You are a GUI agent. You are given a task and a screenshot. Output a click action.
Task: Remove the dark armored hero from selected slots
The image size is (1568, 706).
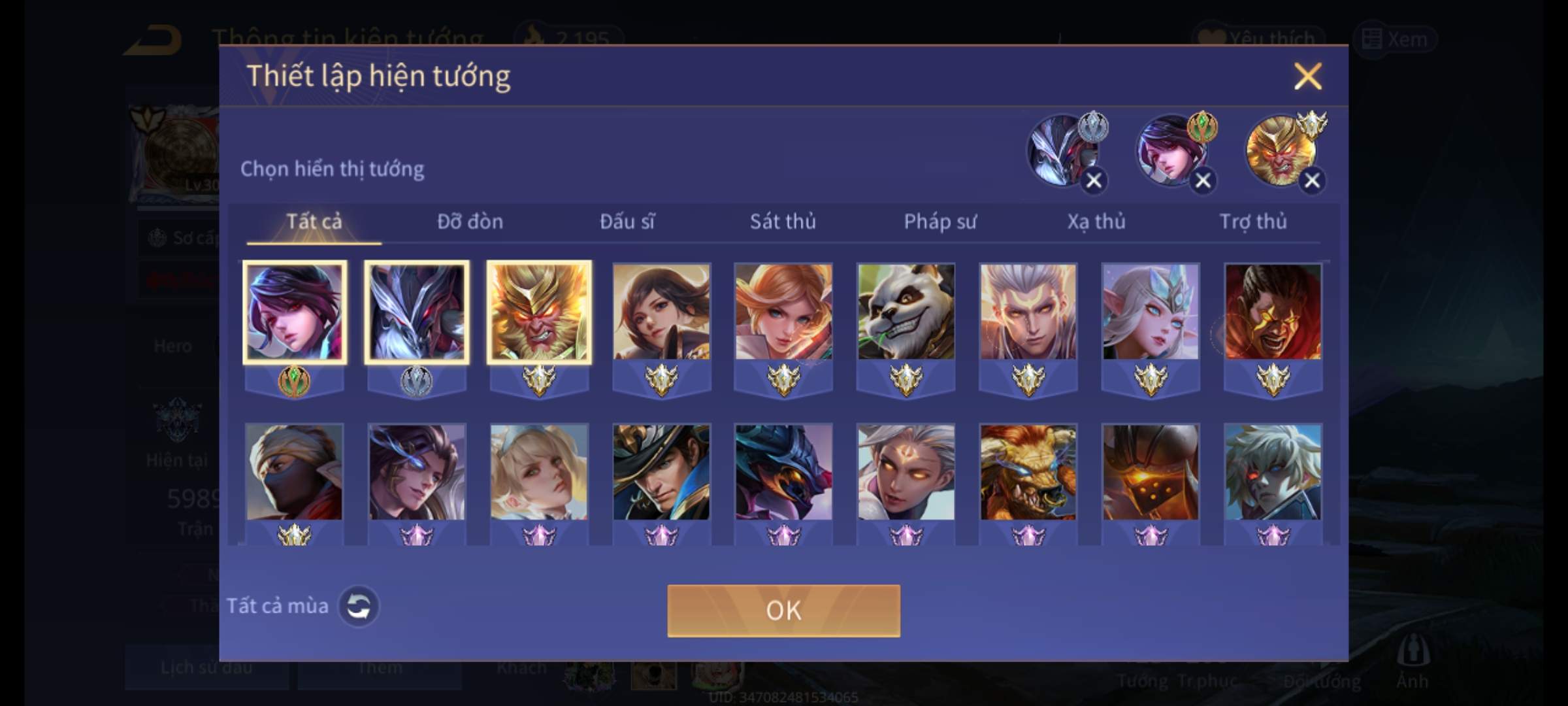click(1094, 180)
